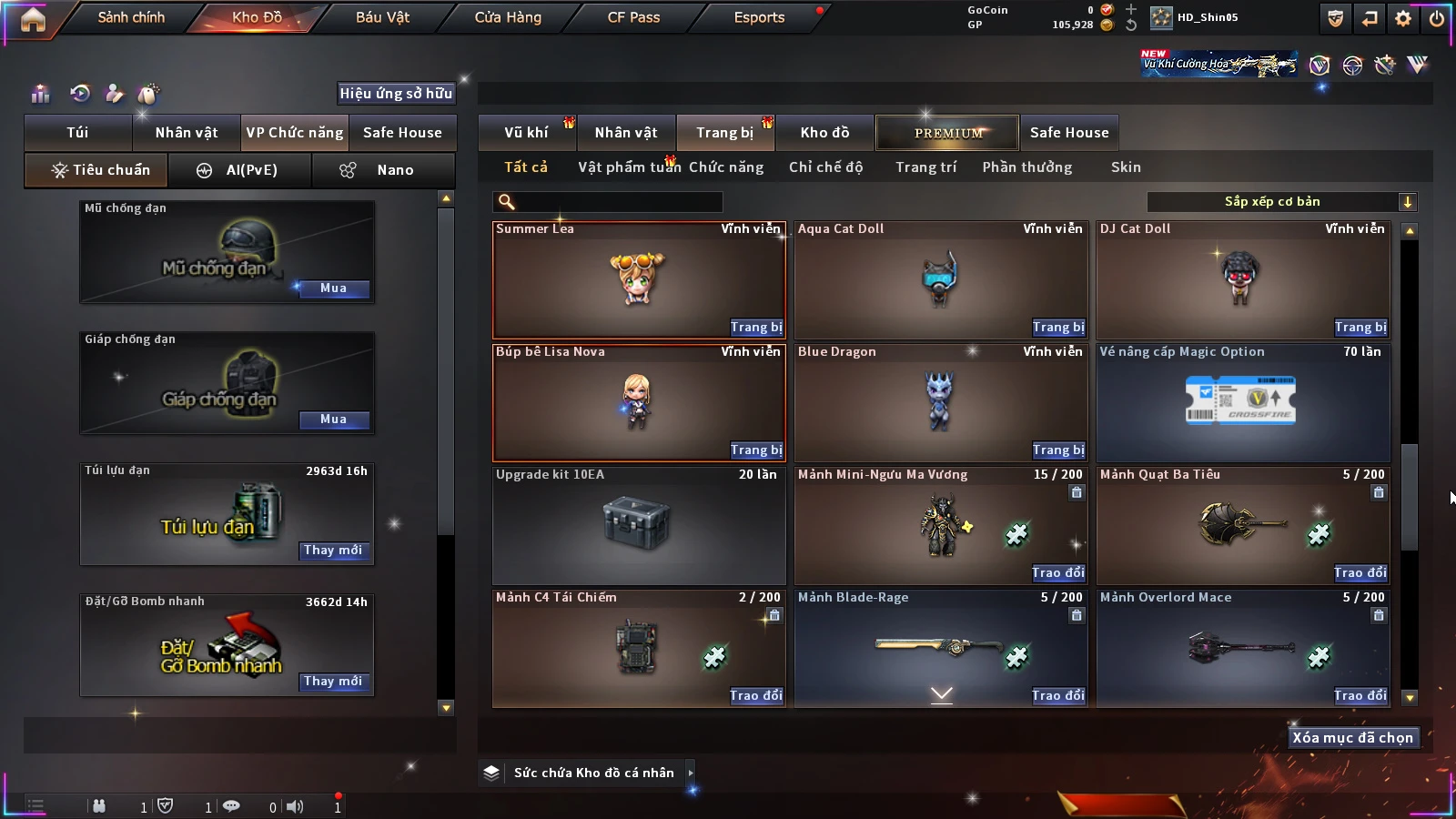
Task: Open the Cửa Hàng shop
Action: (508, 17)
